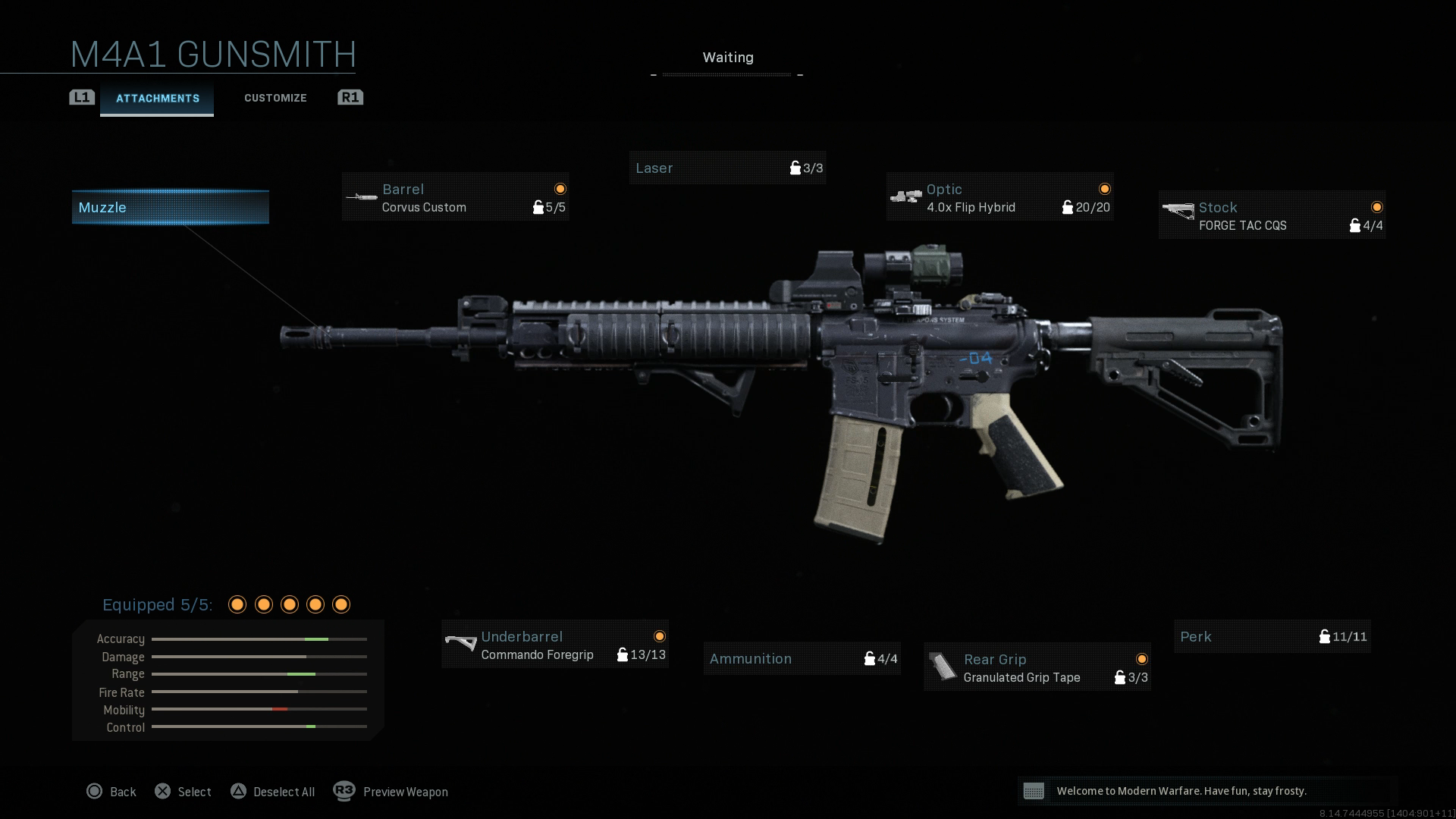Click Deselect All

click(x=274, y=791)
